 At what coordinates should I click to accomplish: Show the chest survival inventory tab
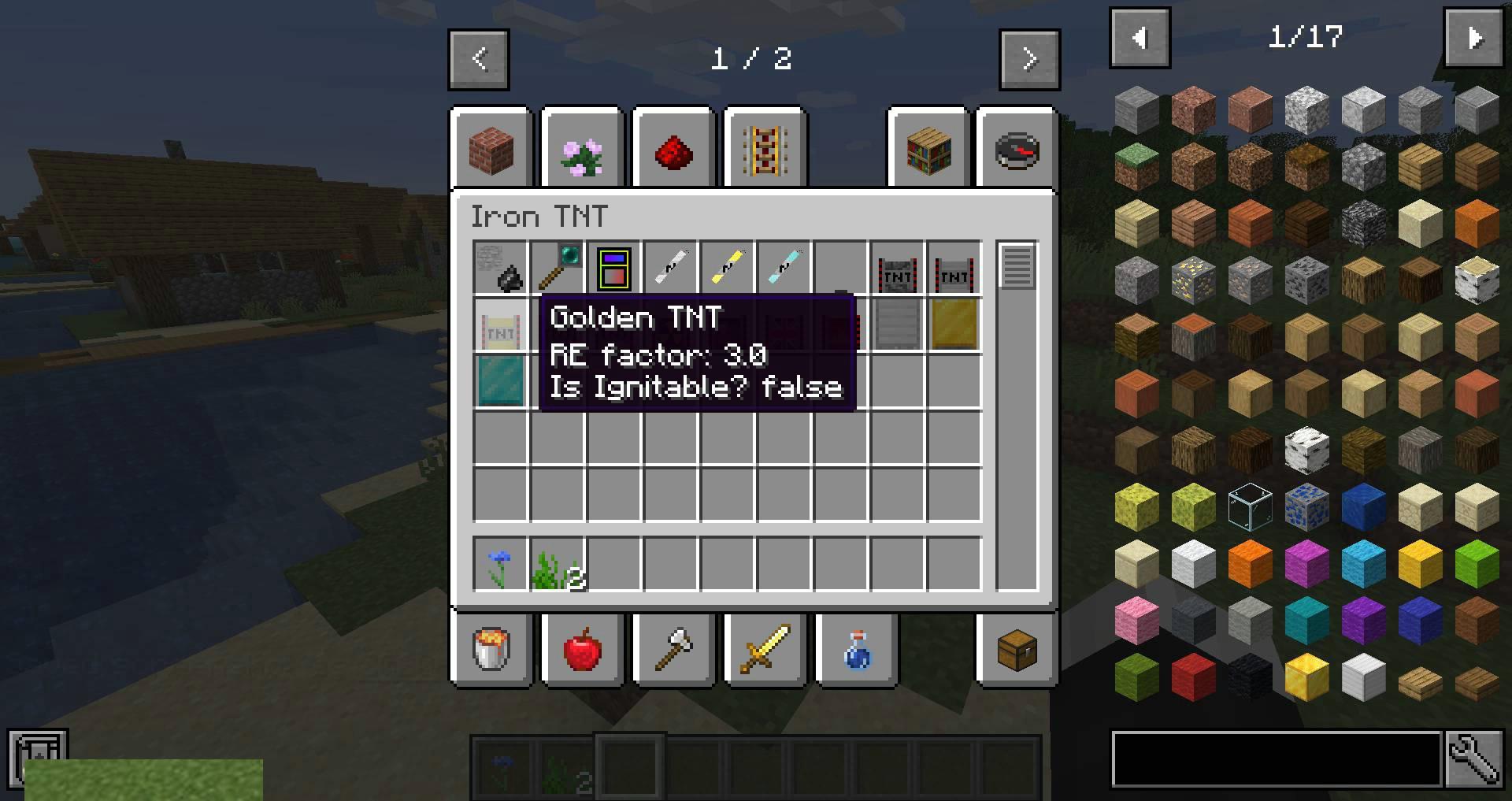tap(1017, 649)
